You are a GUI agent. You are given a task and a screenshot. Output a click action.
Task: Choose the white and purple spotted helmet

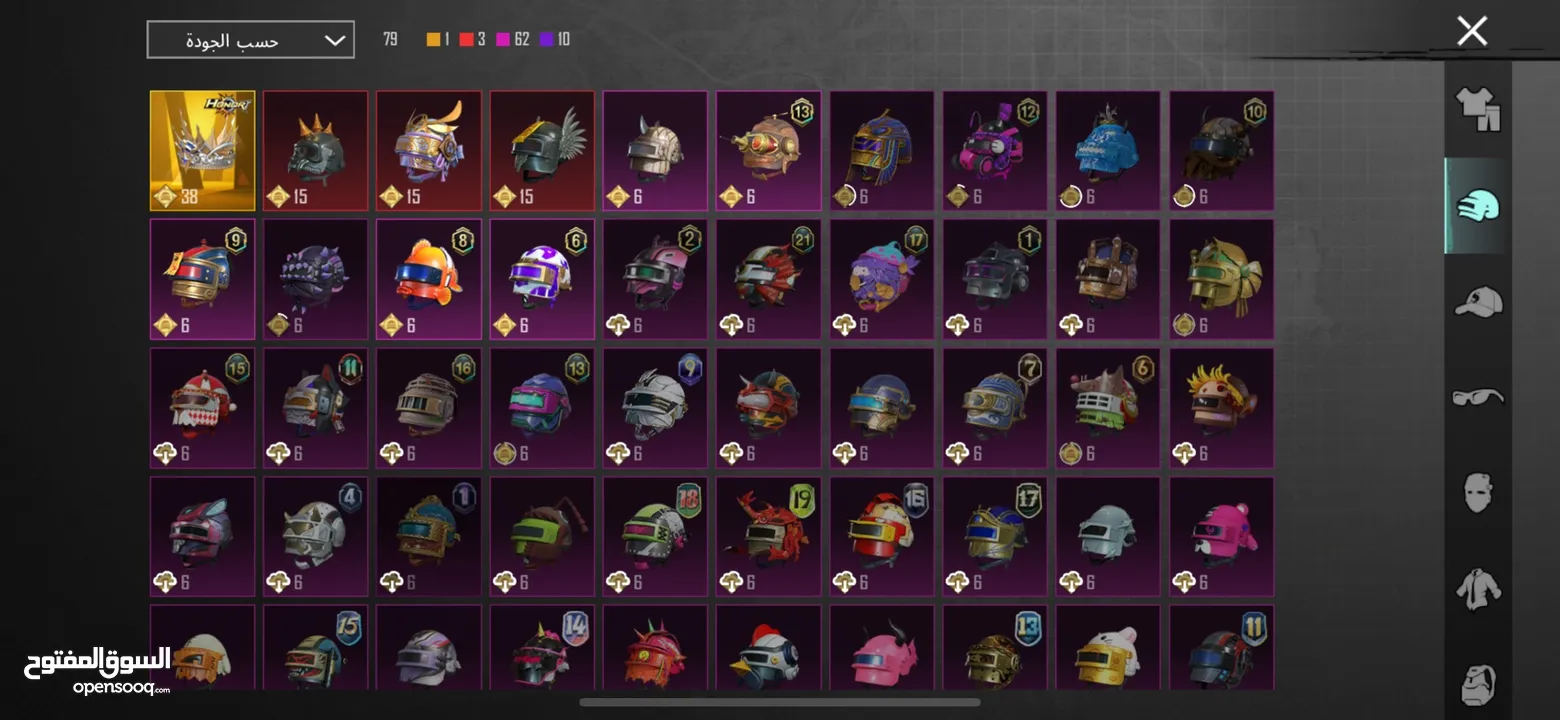pos(542,279)
